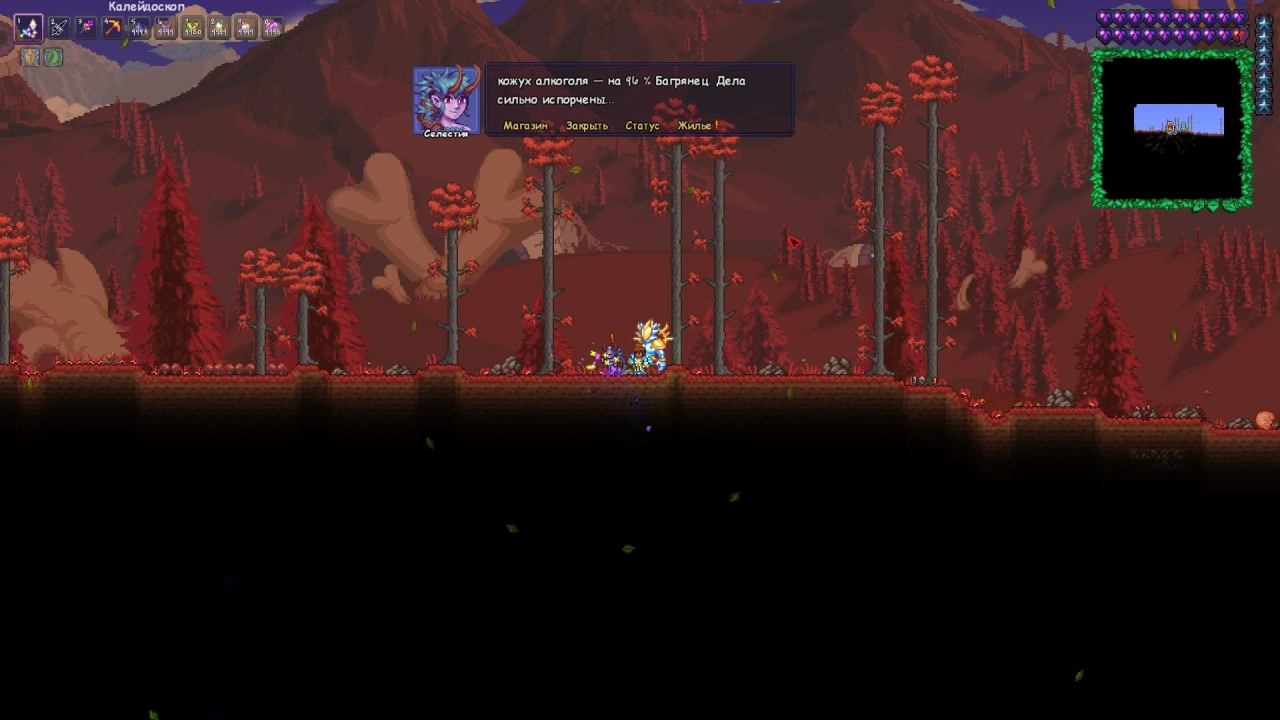Equip the pink flower staff in slot 3

pyautogui.click(x=86, y=28)
